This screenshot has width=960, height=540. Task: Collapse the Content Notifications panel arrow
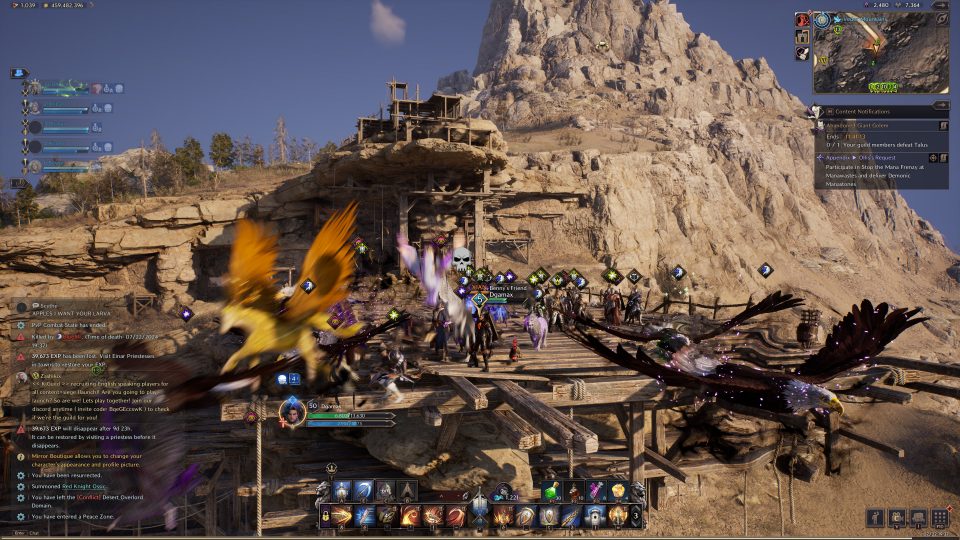tap(940, 104)
